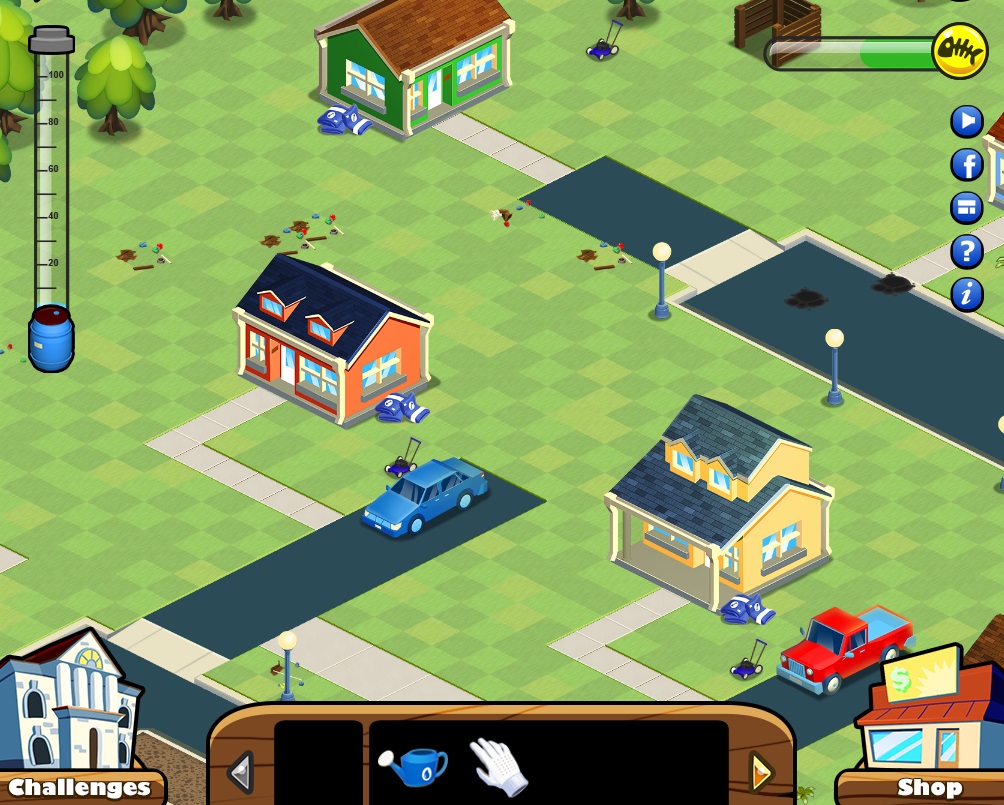Viewport: 1004px width, 805px height.
Task: Select the blue watering can tool
Action: (x=413, y=767)
